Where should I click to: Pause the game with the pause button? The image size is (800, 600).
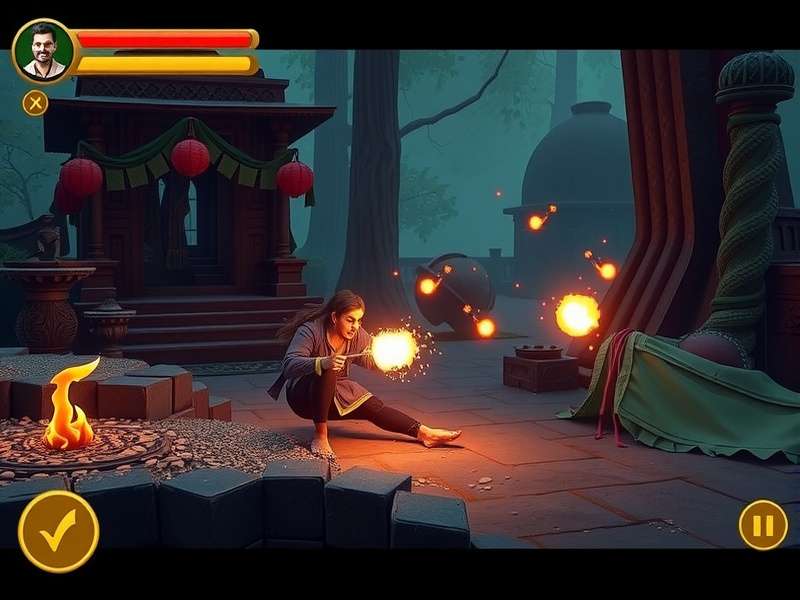pyautogui.click(x=763, y=524)
